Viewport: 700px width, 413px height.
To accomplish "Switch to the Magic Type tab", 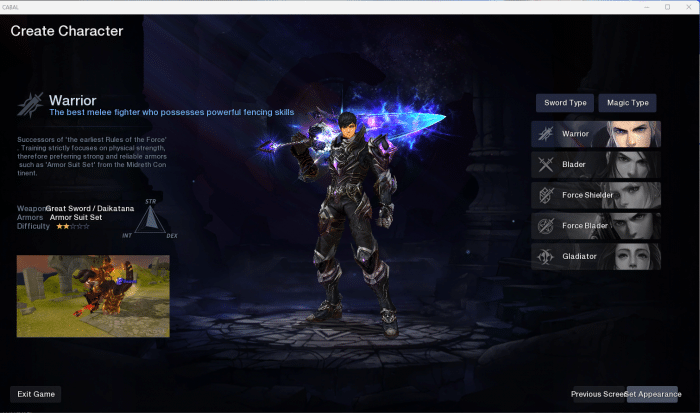I will pos(627,103).
